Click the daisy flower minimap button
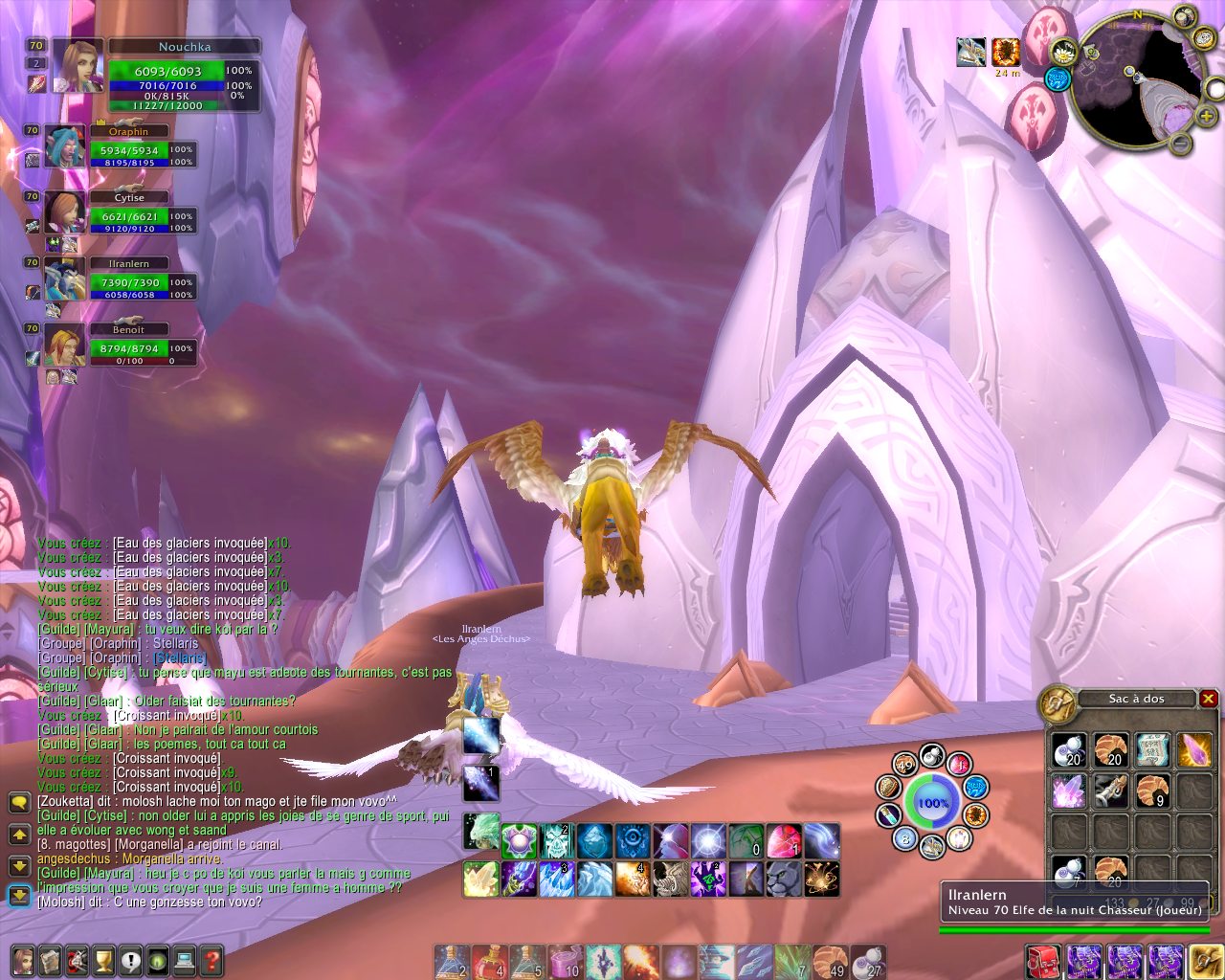This screenshot has width=1225, height=980. pyautogui.click(x=1064, y=52)
